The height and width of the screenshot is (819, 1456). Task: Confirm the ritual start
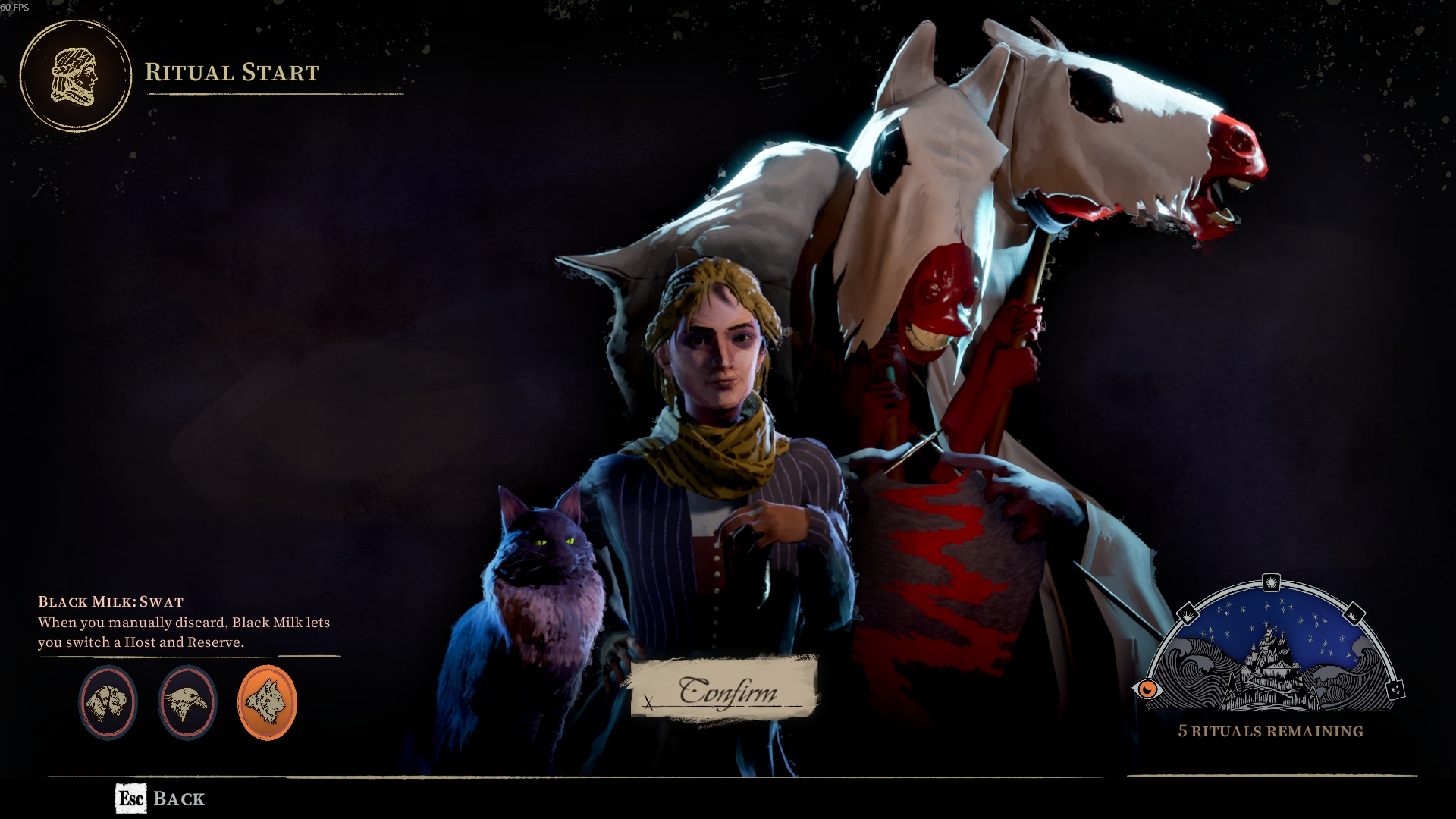(x=724, y=689)
